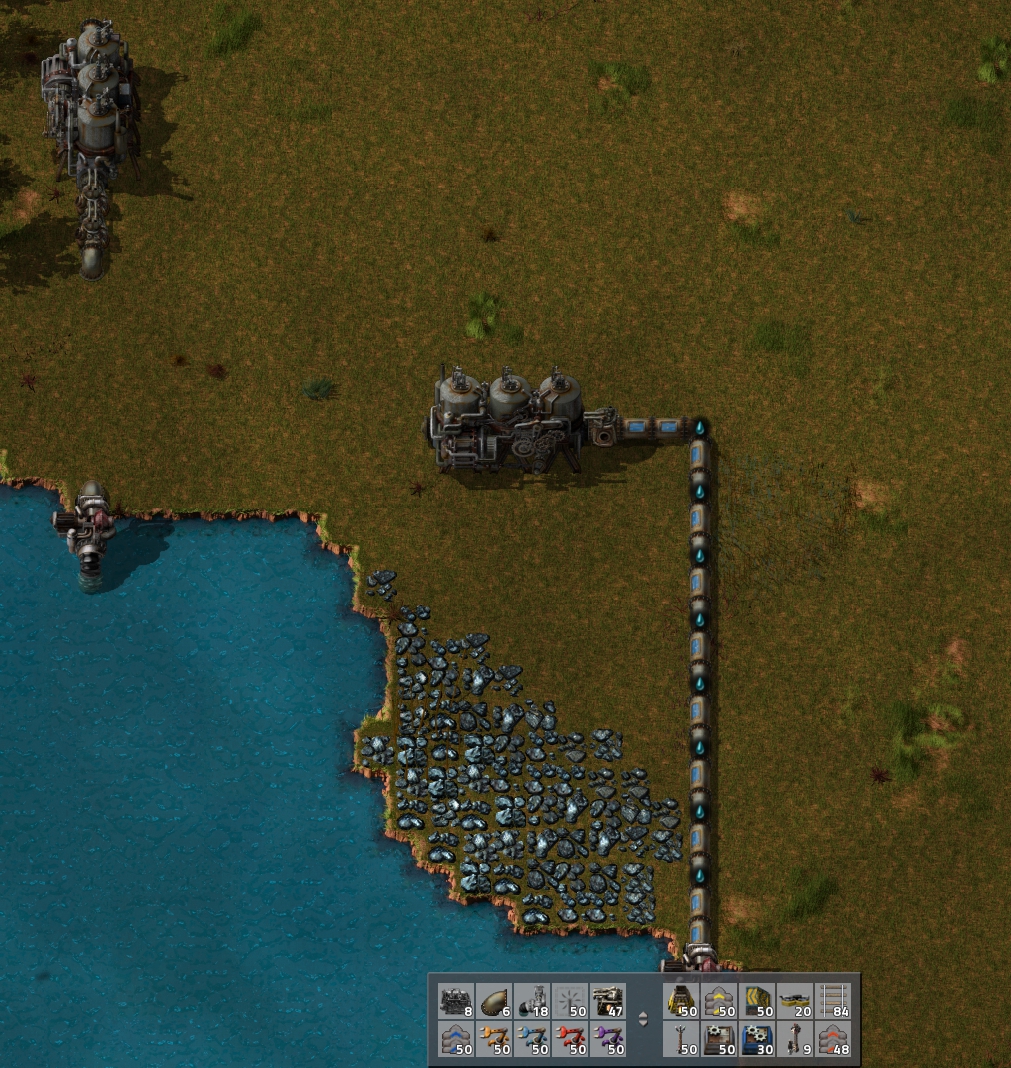Screen dimensions: 1011x1068
Task: Click the quickbar up-down switch arrows
Action: [x=642, y=1020]
